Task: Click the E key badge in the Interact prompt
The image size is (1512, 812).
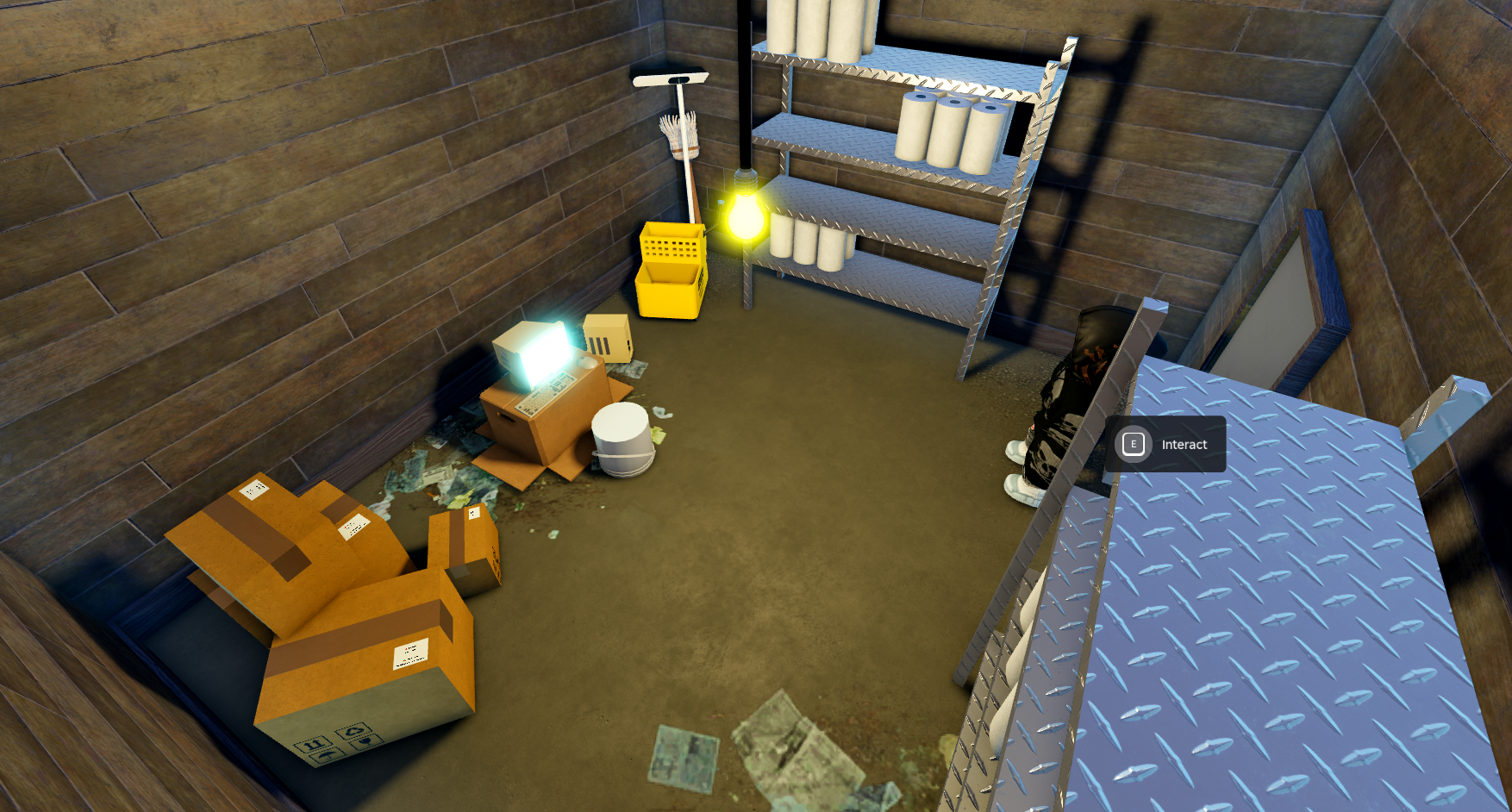Action: (1134, 444)
